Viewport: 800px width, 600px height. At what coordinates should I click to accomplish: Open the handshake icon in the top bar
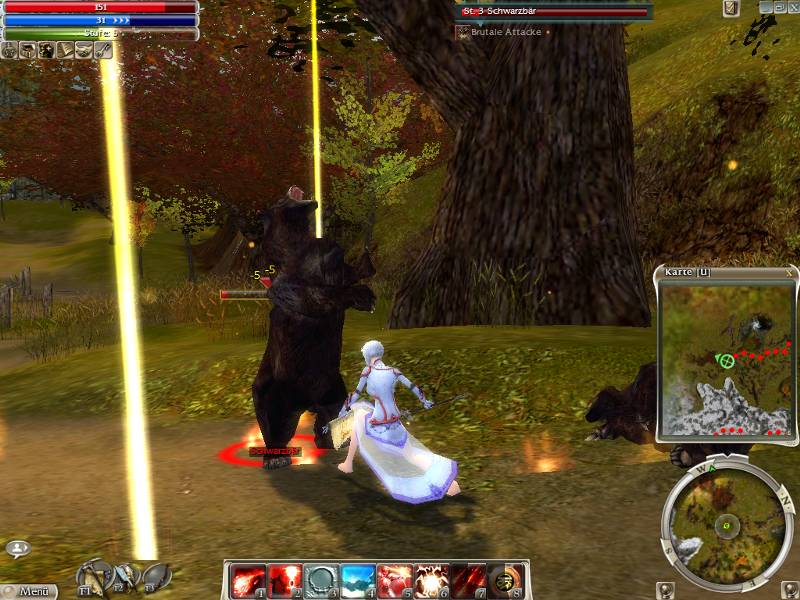pos(82,49)
